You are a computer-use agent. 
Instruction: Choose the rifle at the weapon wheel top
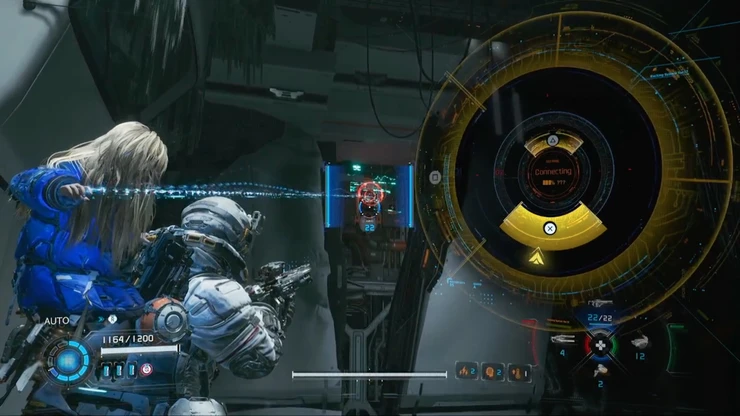[x=601, y=302]
